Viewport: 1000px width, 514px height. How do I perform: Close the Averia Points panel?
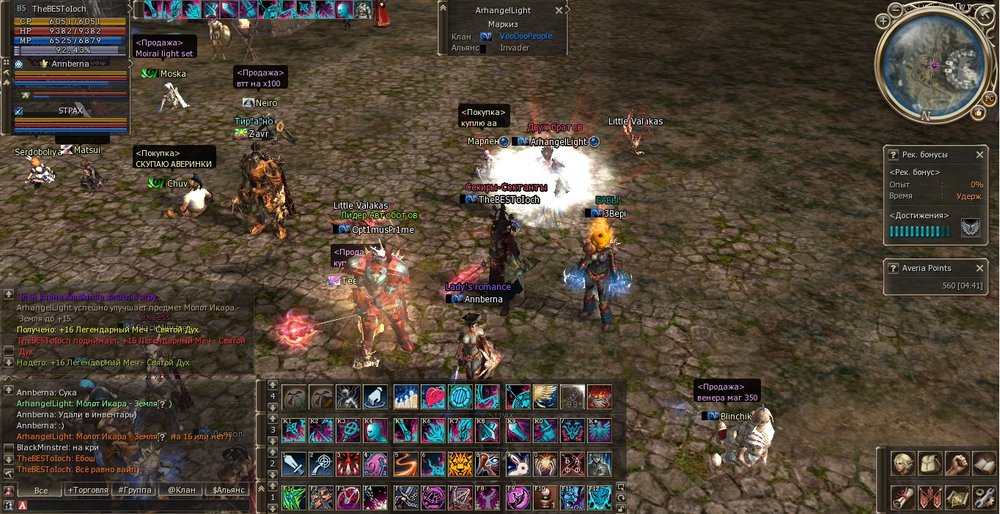pos(980,268)
